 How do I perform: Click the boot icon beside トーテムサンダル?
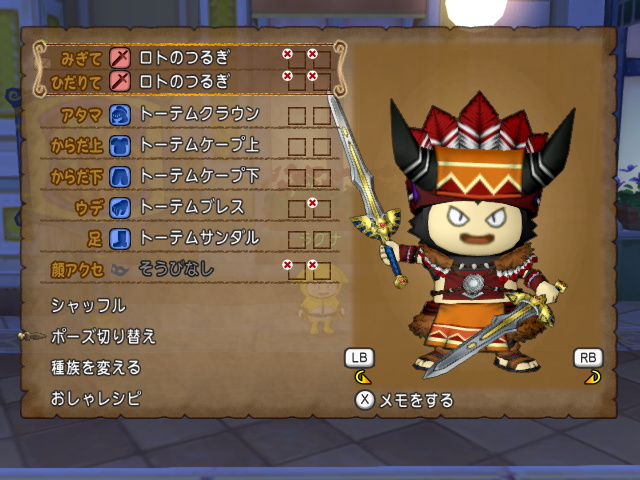pyautogui.click(x=119, y=238)
